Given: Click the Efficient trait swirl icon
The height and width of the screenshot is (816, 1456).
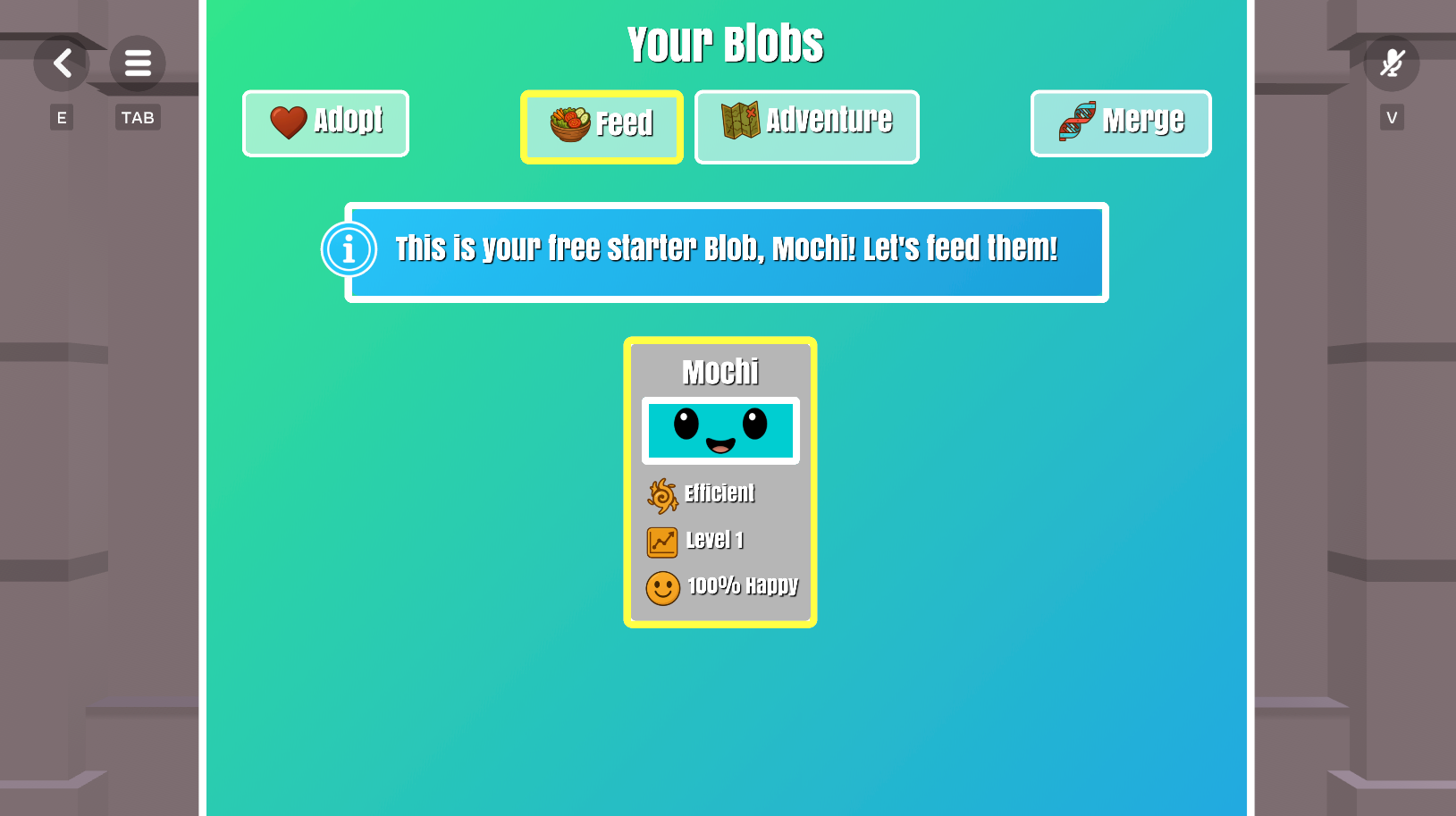Looking at the screenshot, I should click(661, 495).
